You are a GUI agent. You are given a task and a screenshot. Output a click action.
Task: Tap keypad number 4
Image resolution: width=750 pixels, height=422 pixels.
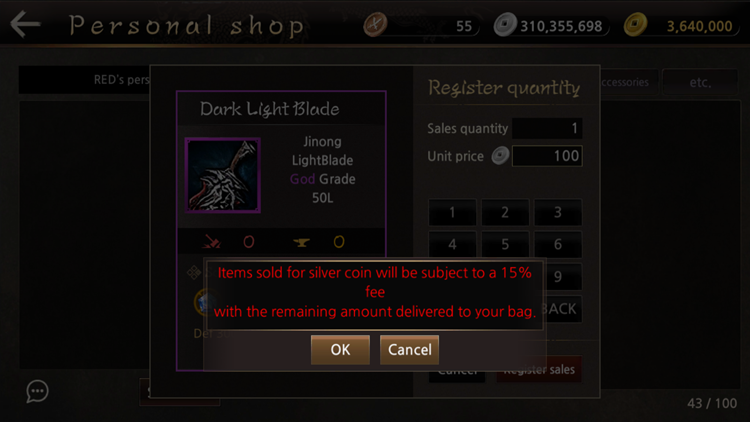pyautogui.click(x=452, y=243)
